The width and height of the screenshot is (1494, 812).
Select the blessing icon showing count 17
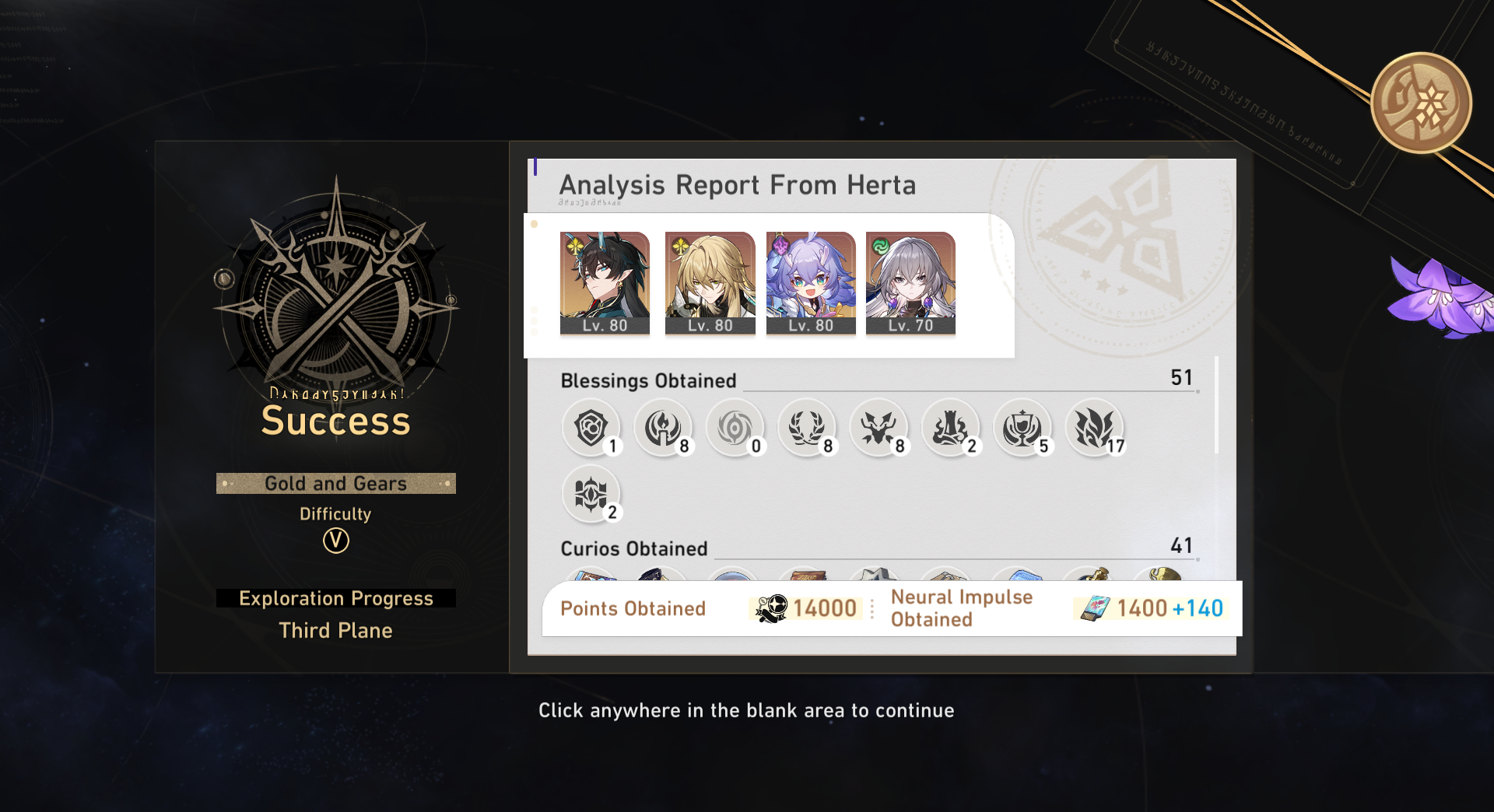[1096, 428]
